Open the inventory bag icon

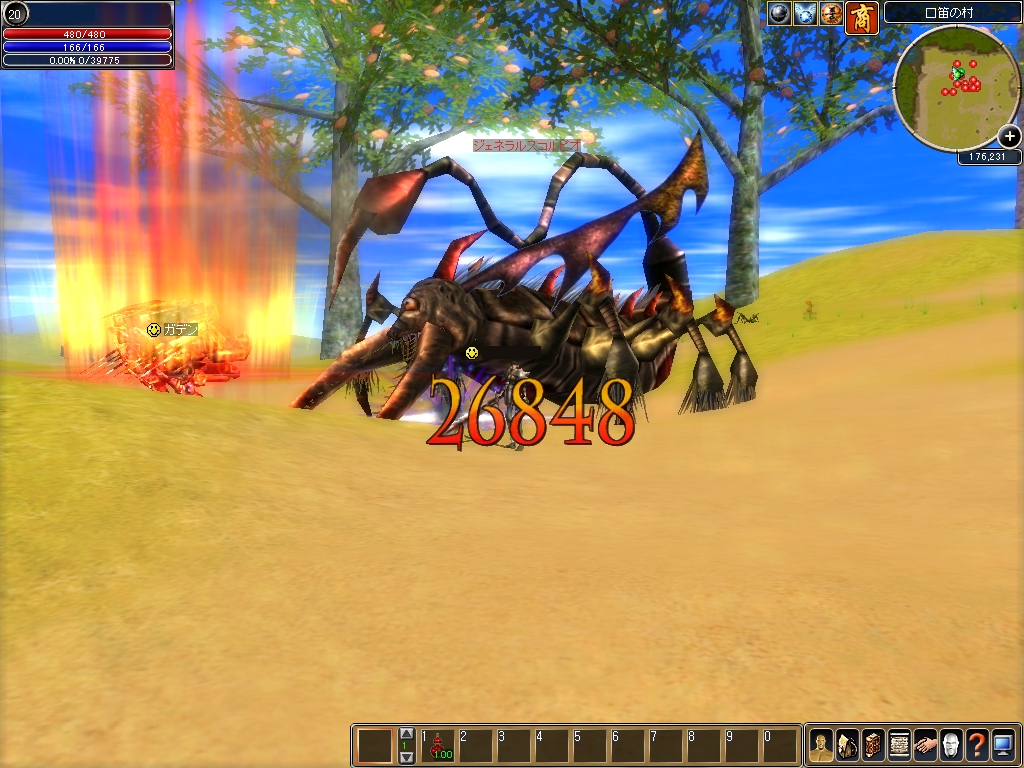[847, 745]
